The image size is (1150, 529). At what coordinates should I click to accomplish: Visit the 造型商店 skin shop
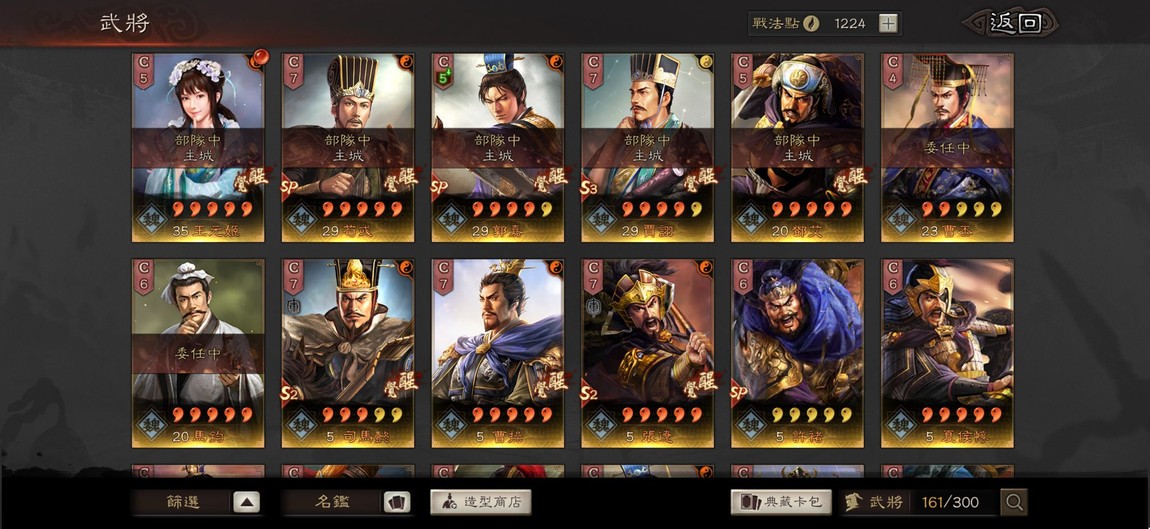(x=480, y=502)
